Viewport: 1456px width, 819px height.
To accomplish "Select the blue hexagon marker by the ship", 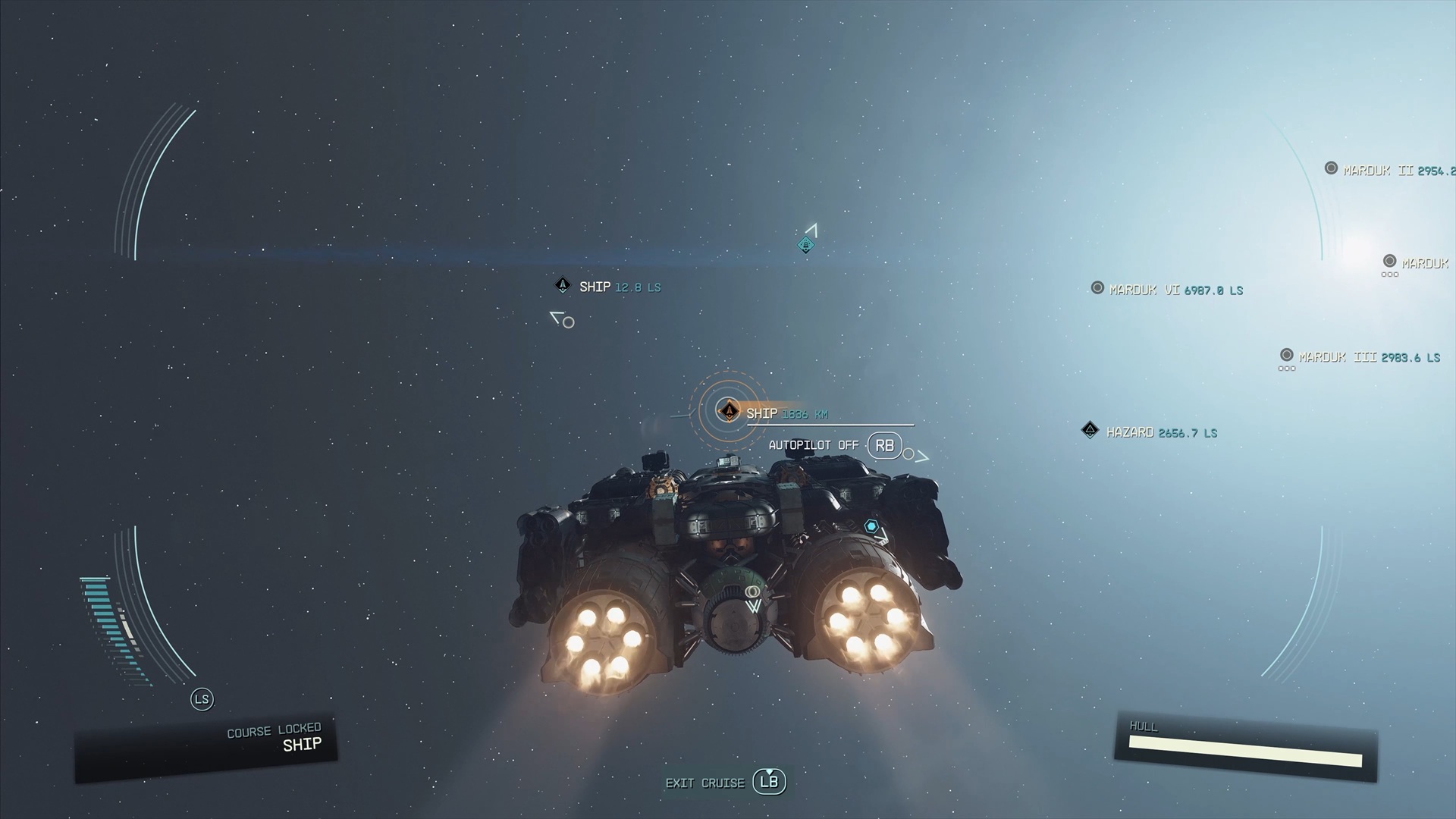I will click(871, 526).
